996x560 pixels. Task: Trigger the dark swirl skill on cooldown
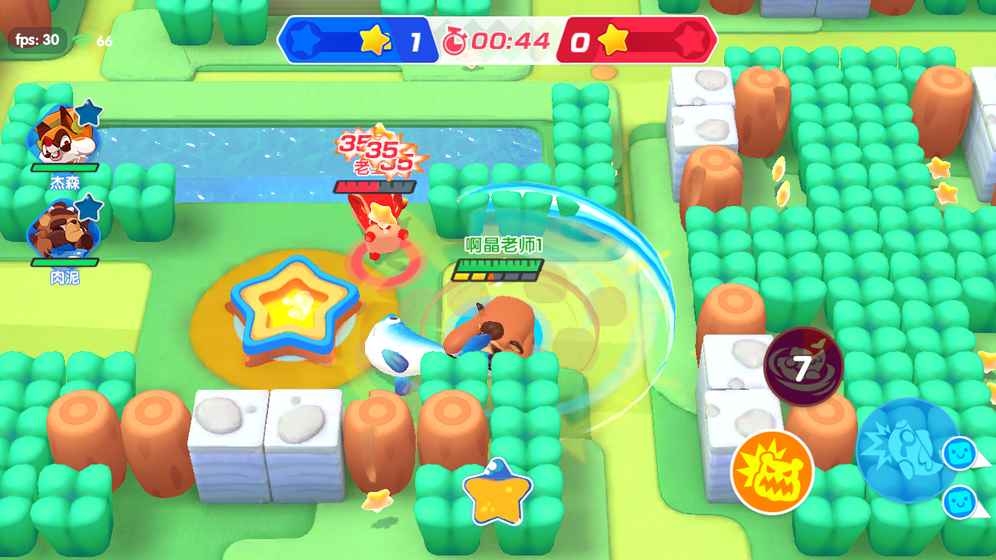pos(803,367)
